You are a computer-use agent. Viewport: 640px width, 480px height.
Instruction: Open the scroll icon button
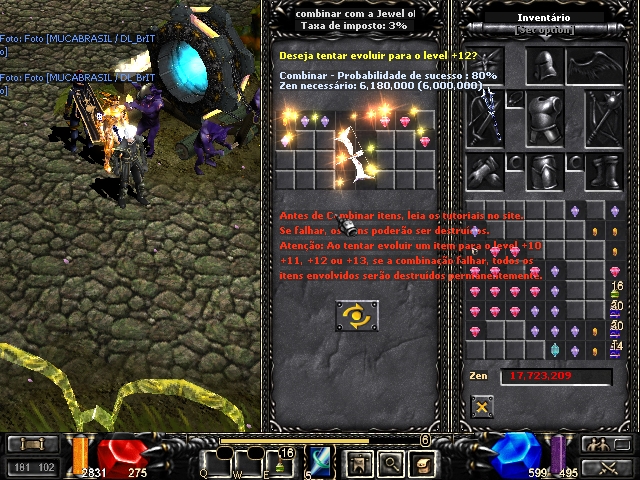[x=423, y=463]
